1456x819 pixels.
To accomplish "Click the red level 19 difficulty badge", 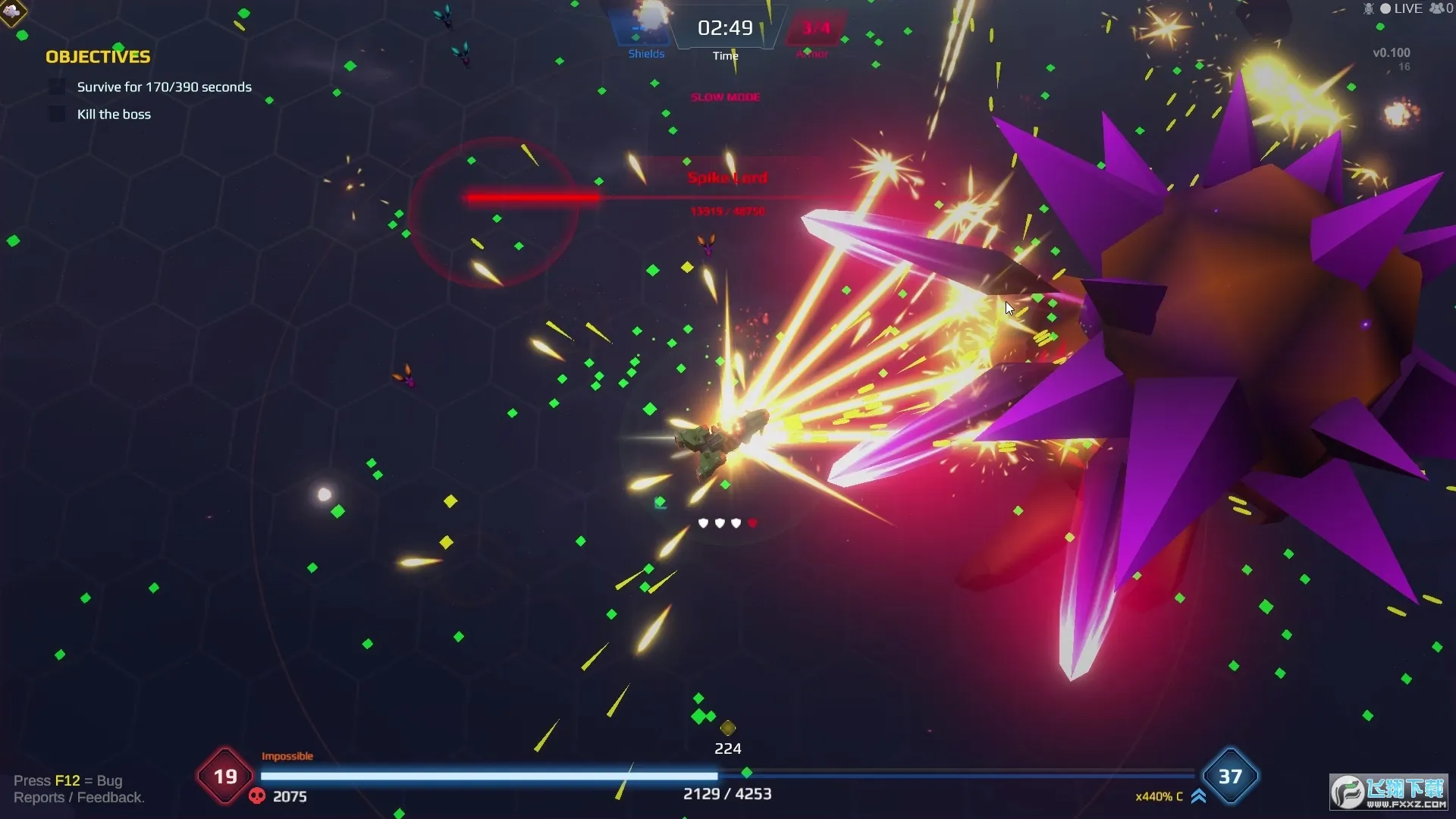I will click(225, 777).
